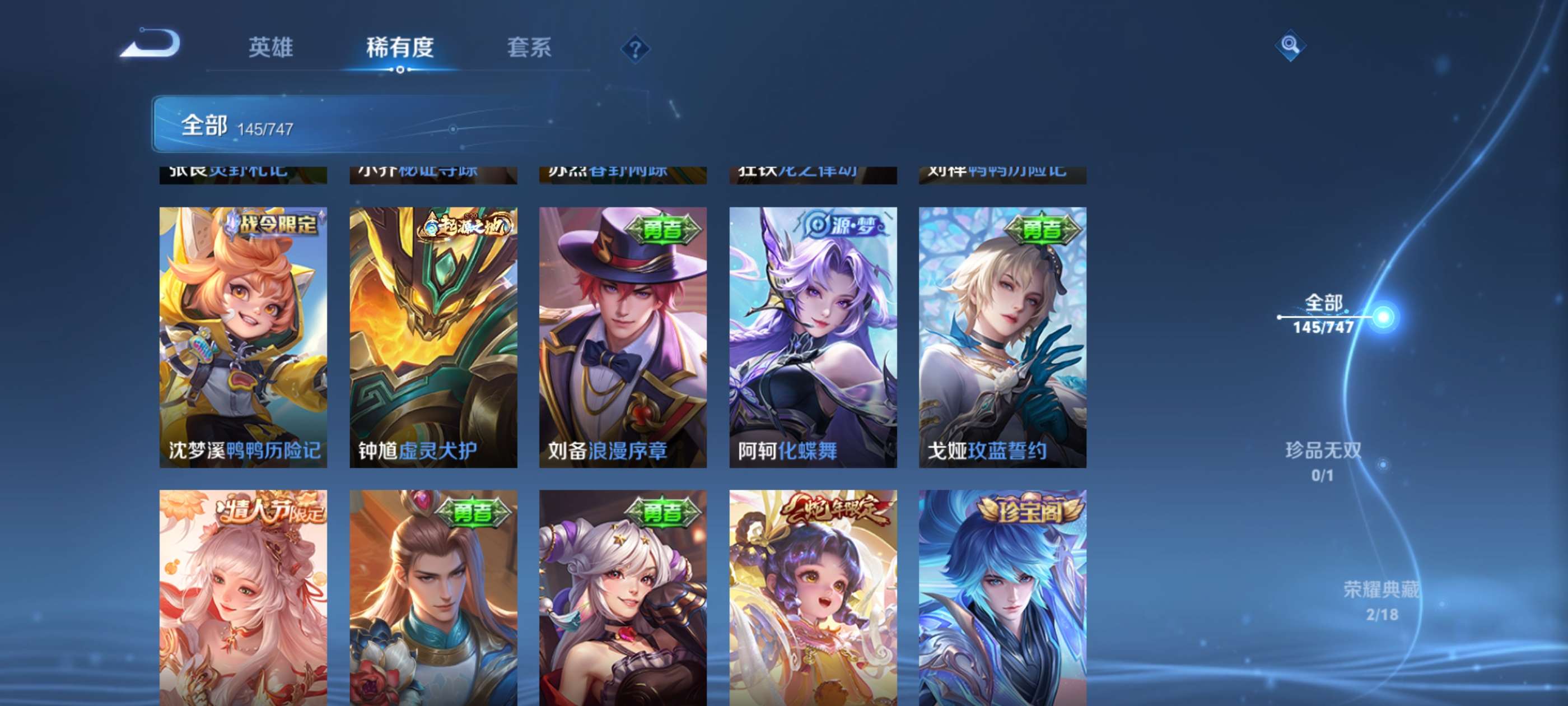Open the 套系 tab
This screenshot has height=706, width=1568.
click(x=529, y=48)
